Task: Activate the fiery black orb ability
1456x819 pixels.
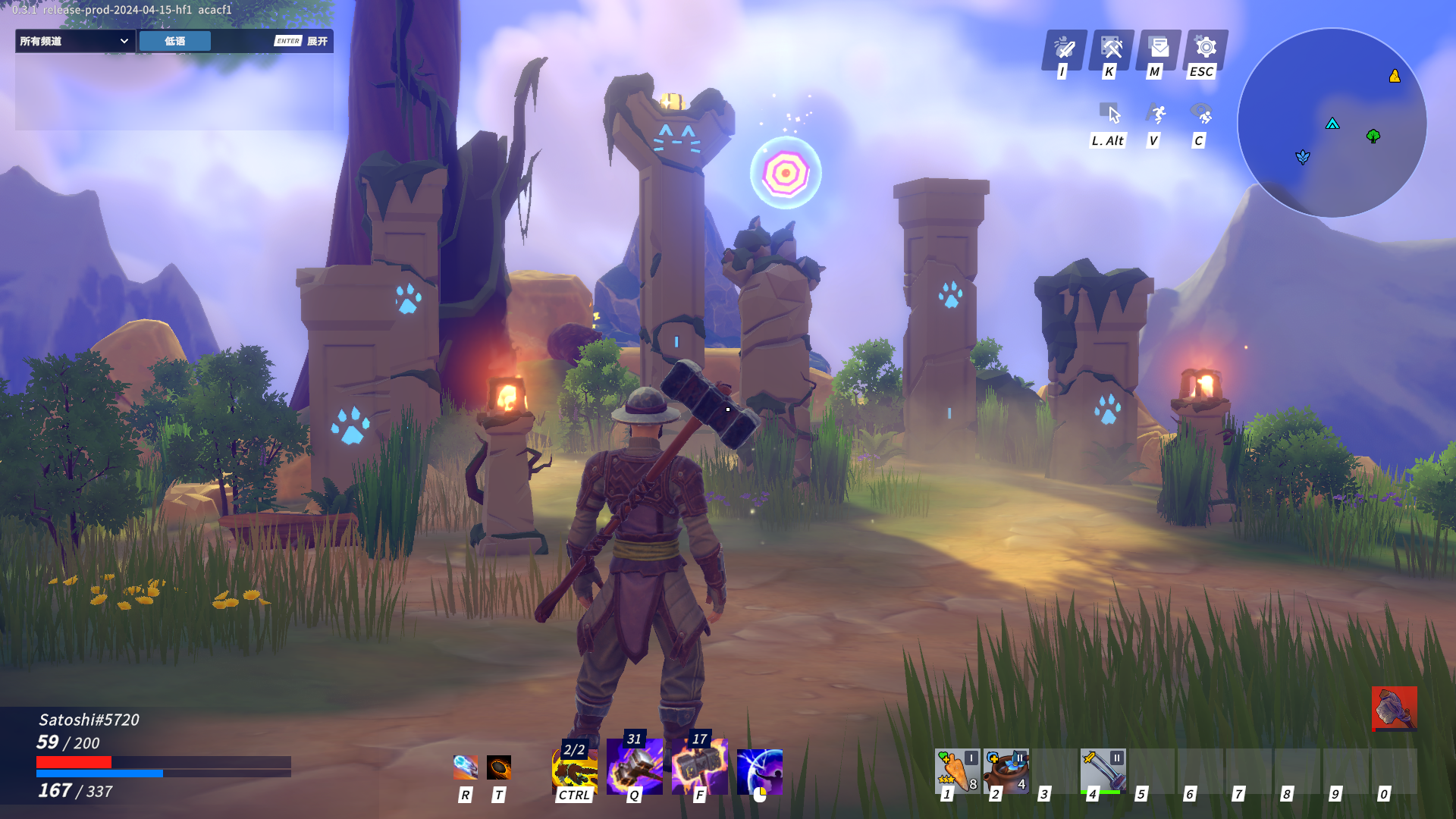Action: tap(498, 767)
